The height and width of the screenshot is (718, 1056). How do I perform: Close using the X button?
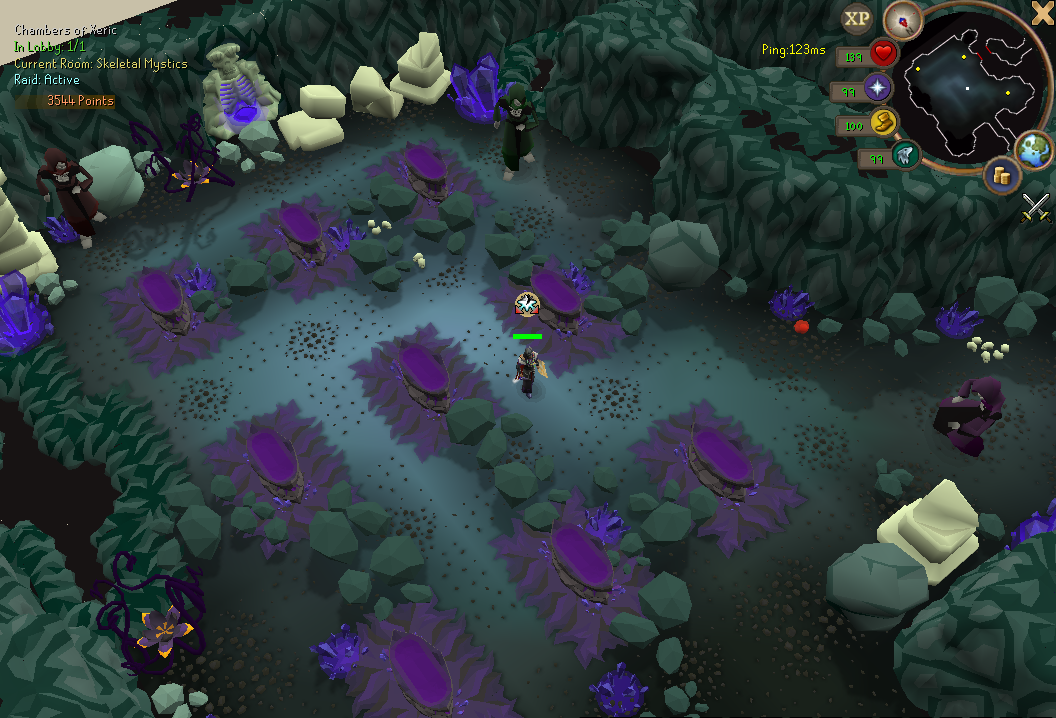[x=1043, y=12]
